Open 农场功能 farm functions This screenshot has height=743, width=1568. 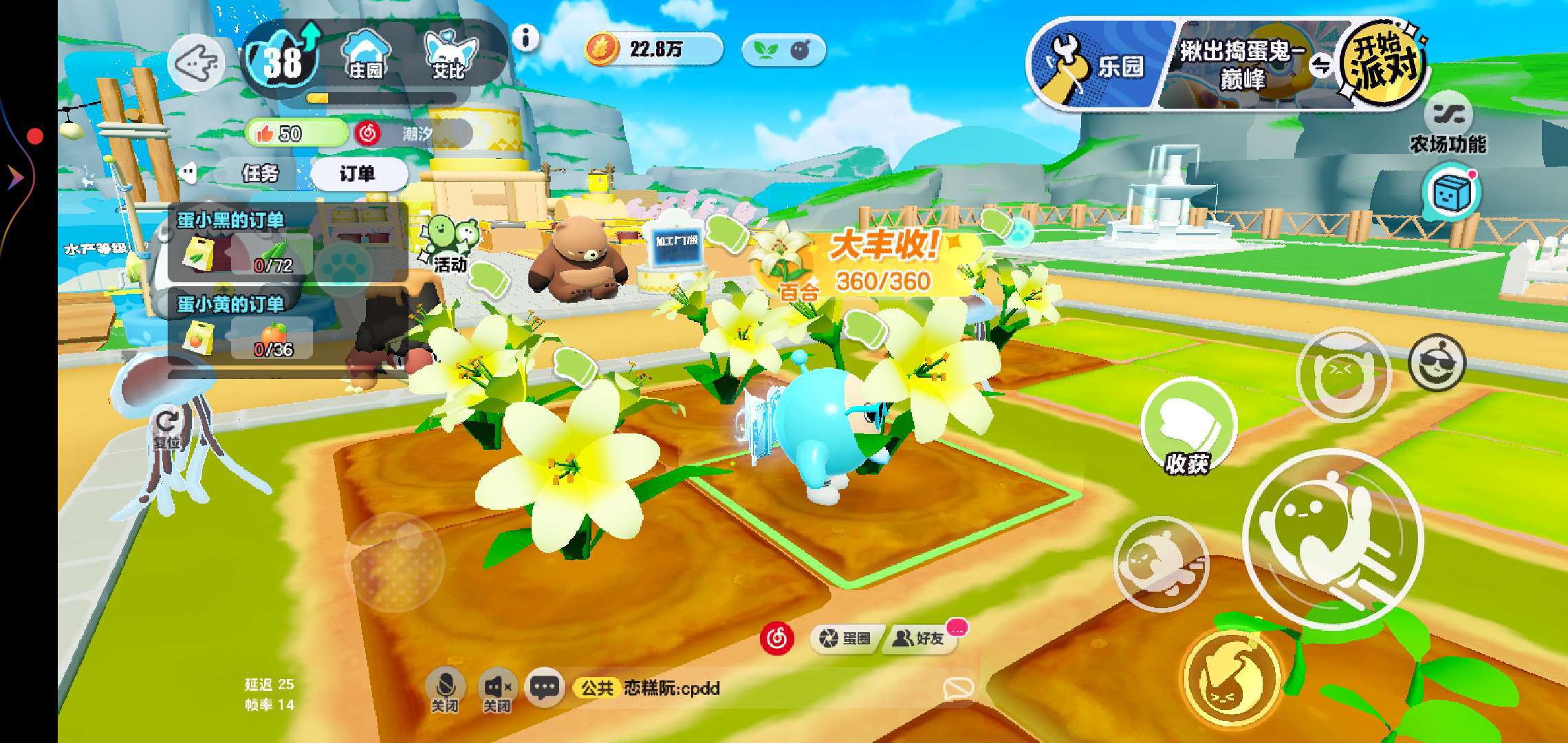point(1448,124)
